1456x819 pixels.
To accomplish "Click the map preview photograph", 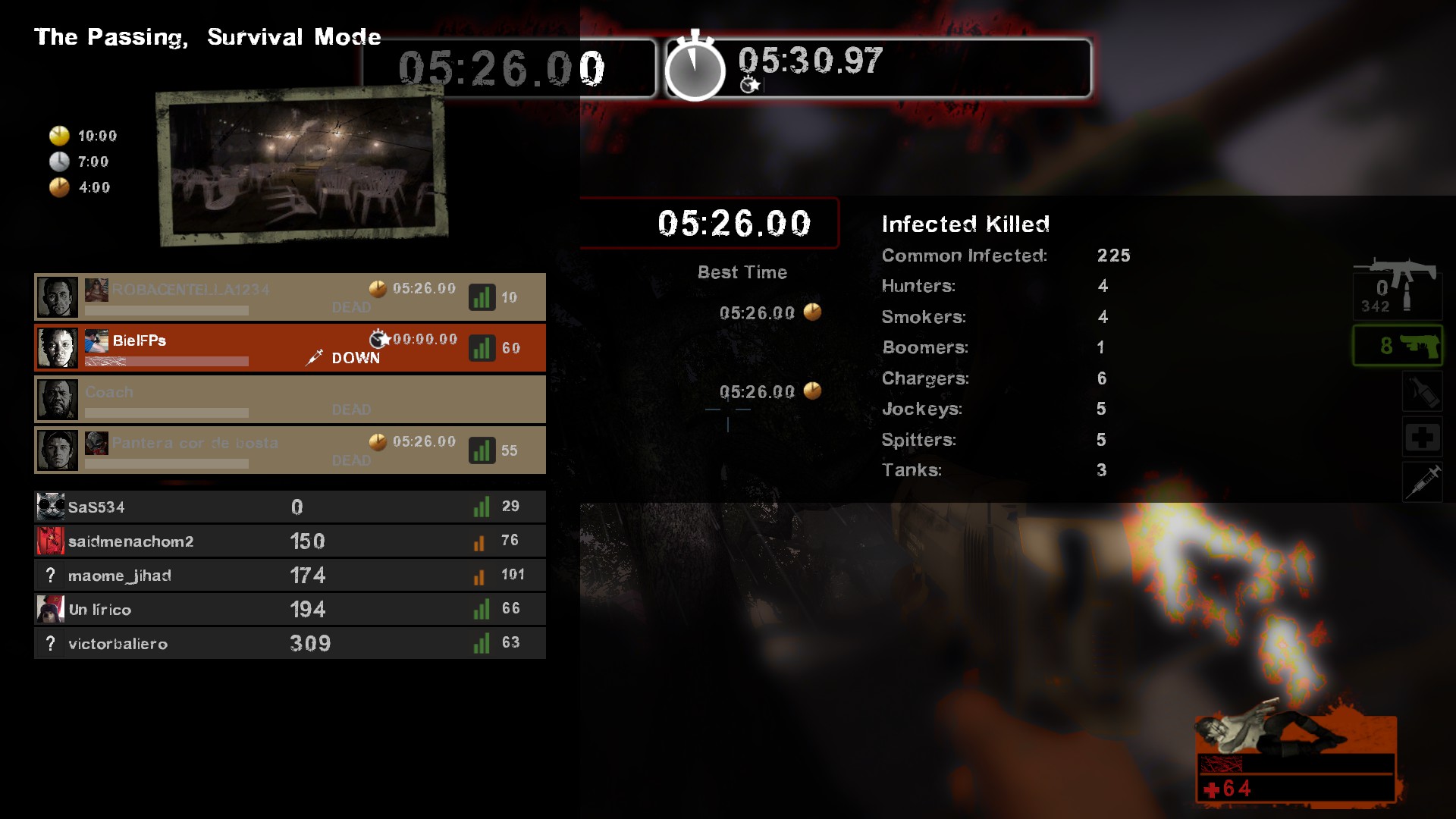I will 300,167.
